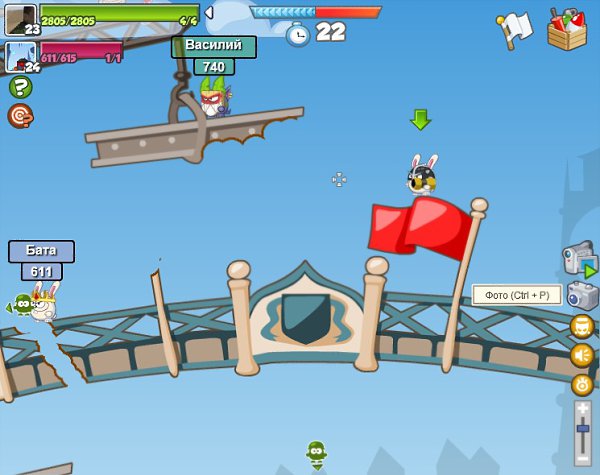This screenshot has height=475, width=600.
Task: Zoom out with the minus button
Action: (x=583, y=458)
